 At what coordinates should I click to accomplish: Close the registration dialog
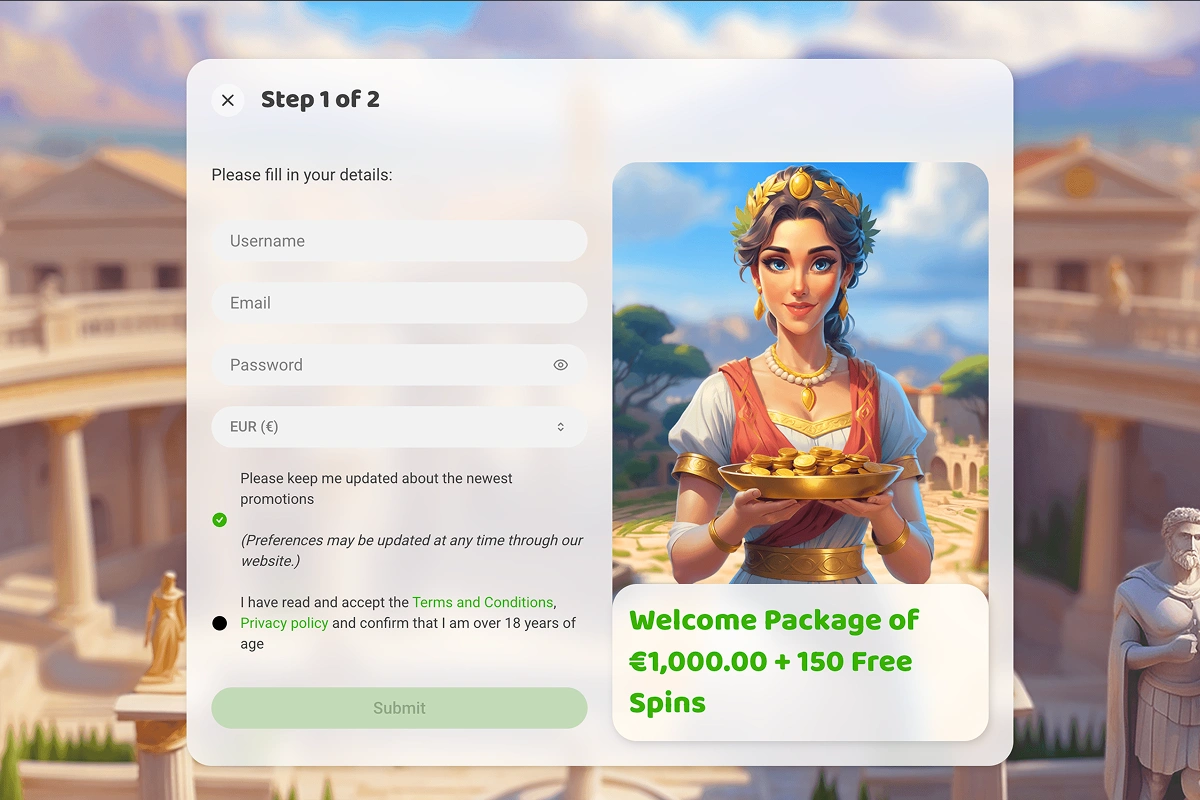228,100
